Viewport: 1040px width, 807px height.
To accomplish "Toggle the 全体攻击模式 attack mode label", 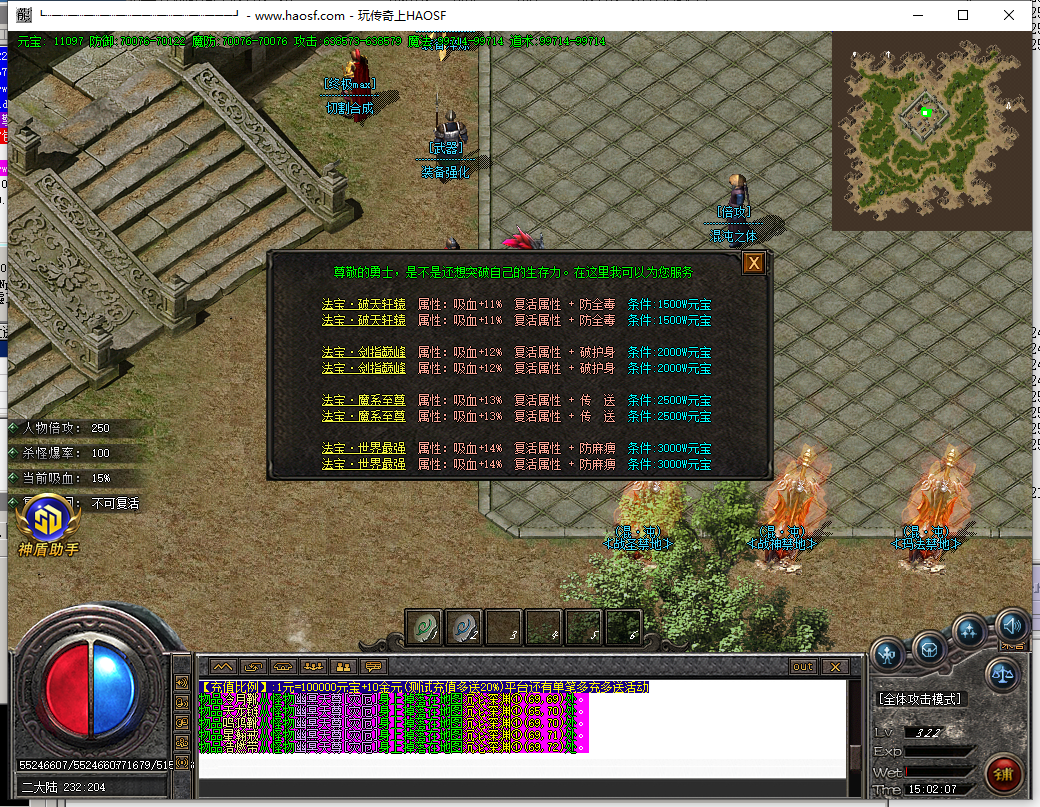I will 920,699.
